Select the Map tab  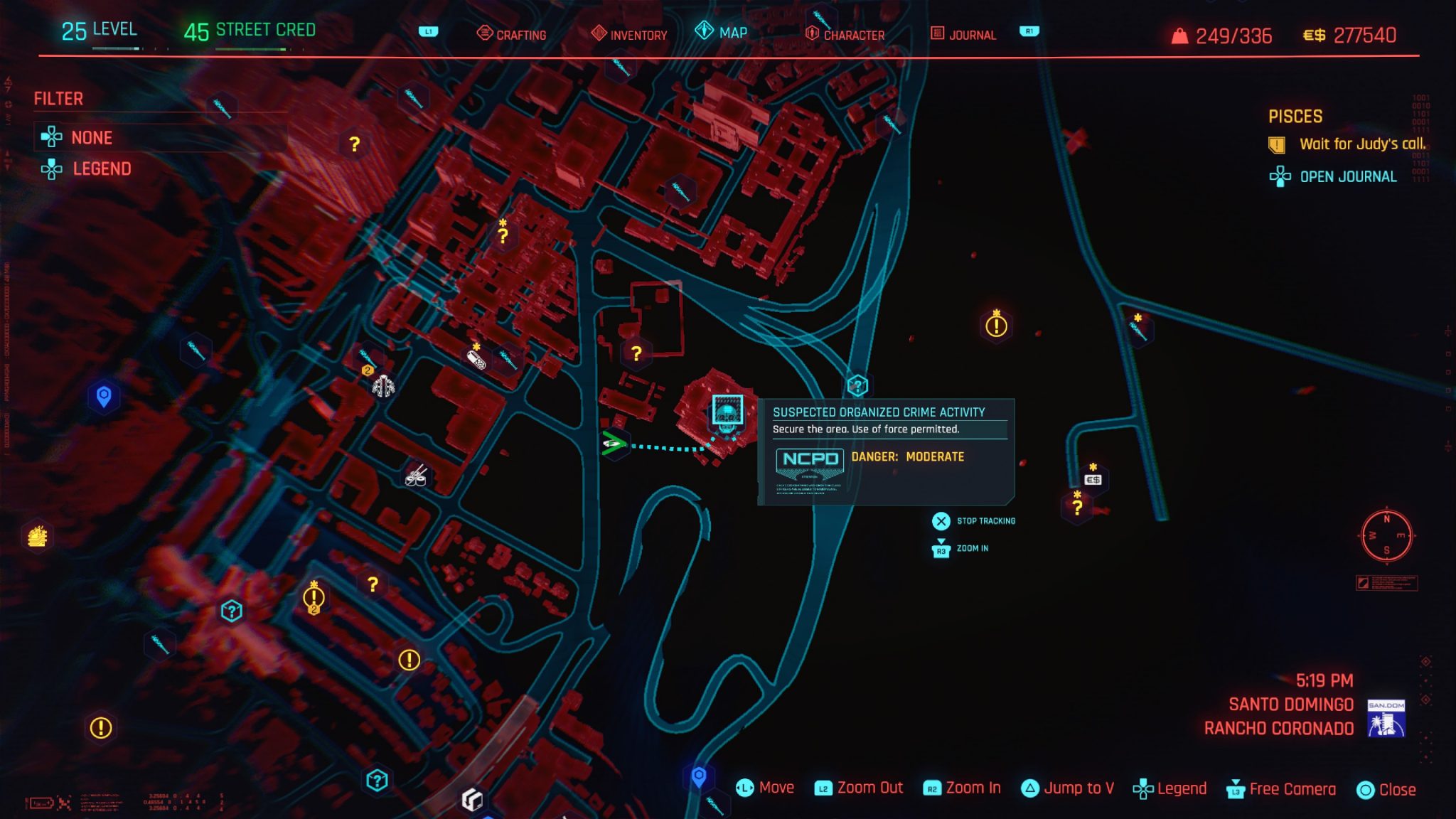(x=722, y=33)
